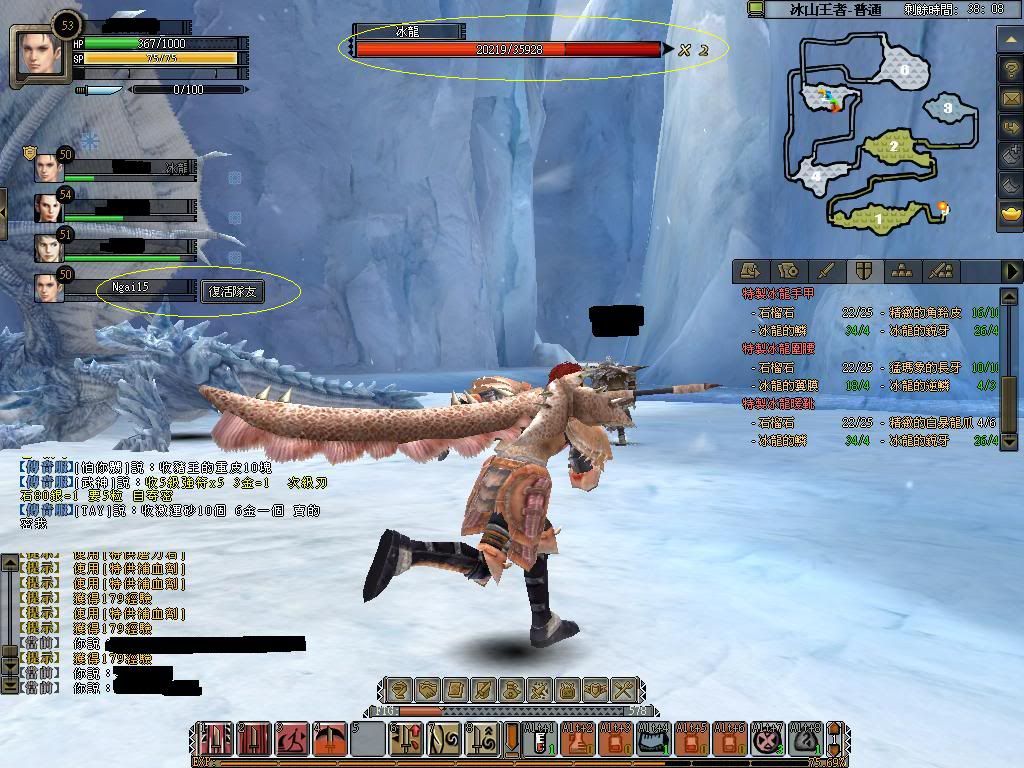Collapse the side menu with the up arrow
This screenshot has height=768, width=1024.
1010,38
